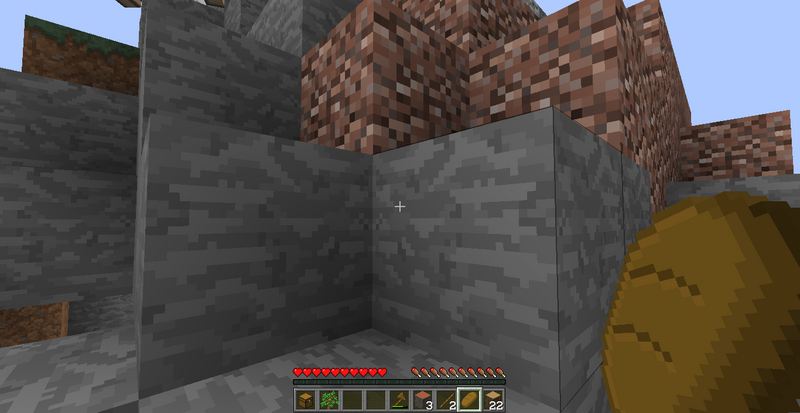Select the chest hotbar slot

304,401
